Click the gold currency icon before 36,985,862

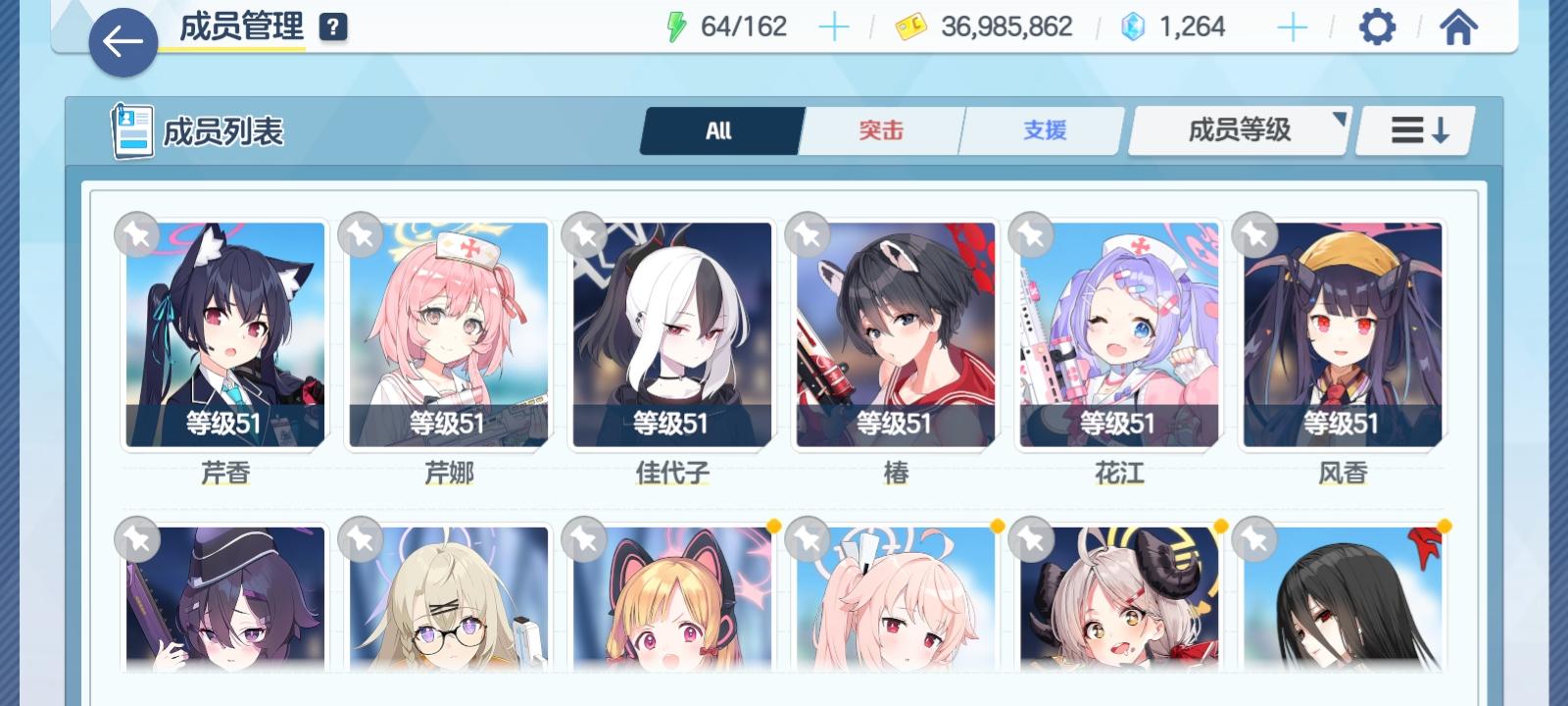[911, 26]
